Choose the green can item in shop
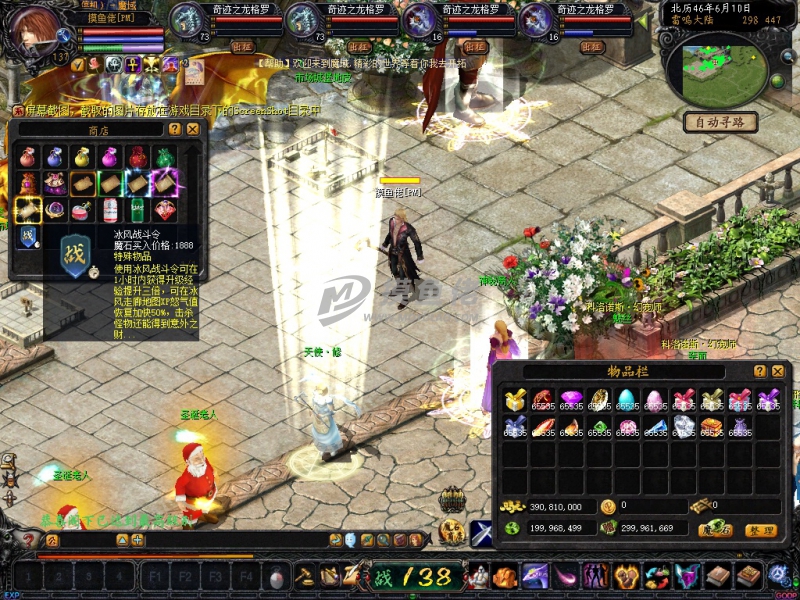Screen dimensions: 800x600 pos(136,210)
